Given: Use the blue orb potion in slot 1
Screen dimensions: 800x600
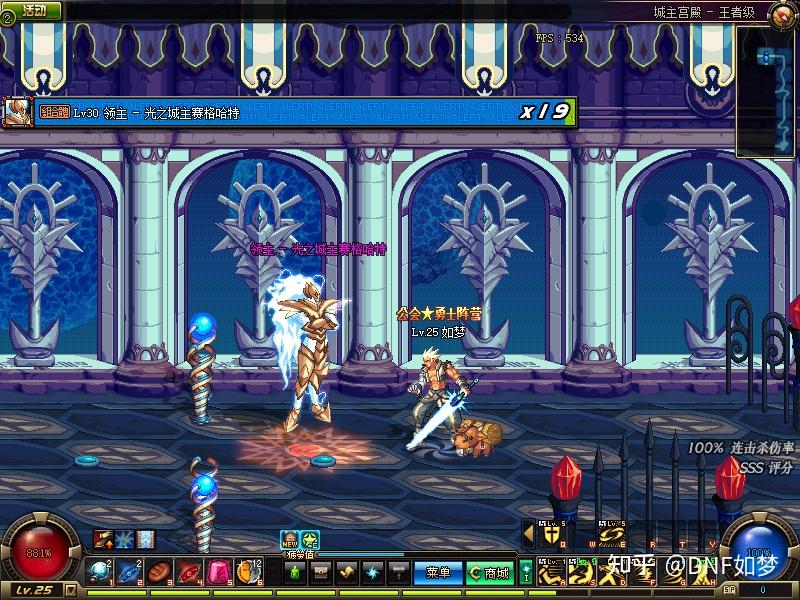Looking at the screenshot, I should tap(102, 572).
